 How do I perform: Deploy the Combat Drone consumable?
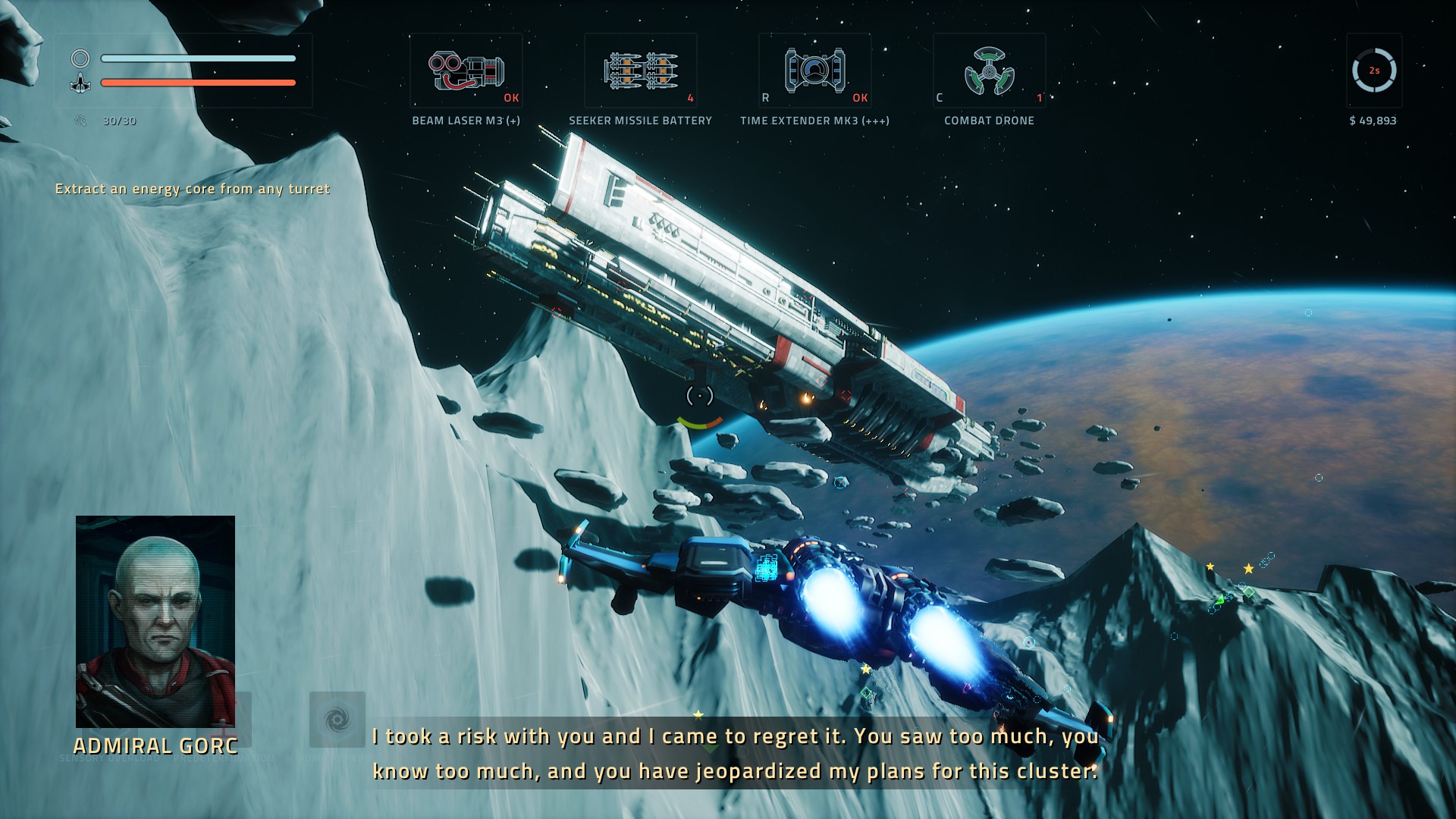pos(989,71)
